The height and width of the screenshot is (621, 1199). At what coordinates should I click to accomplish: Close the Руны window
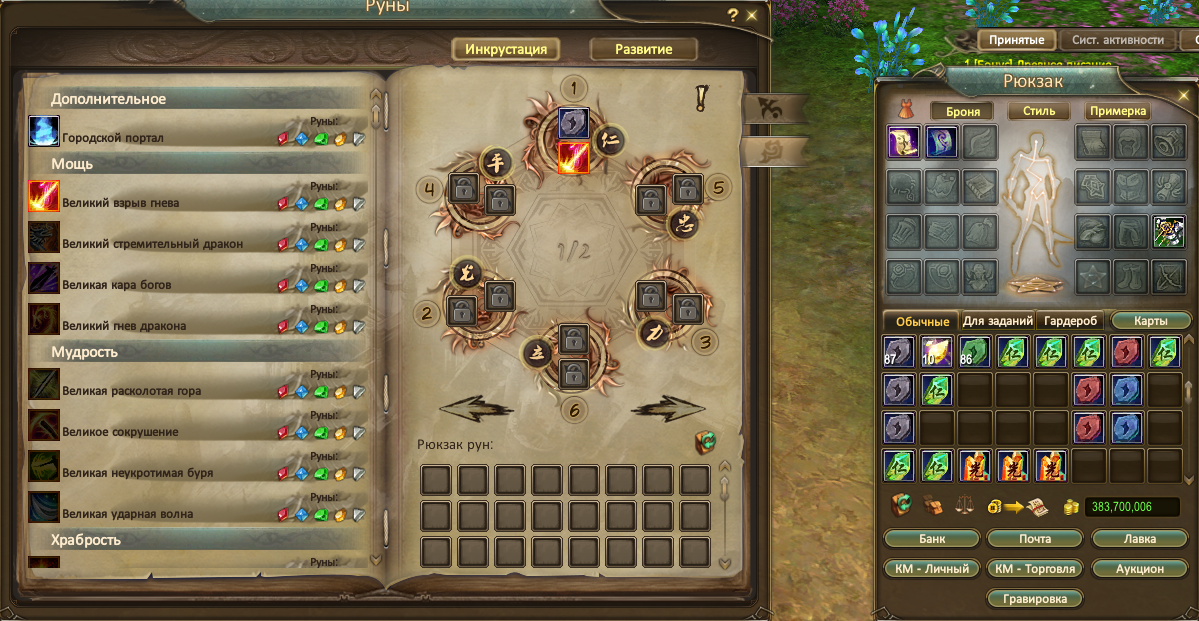pyautogui.click(x=752, y=15)
